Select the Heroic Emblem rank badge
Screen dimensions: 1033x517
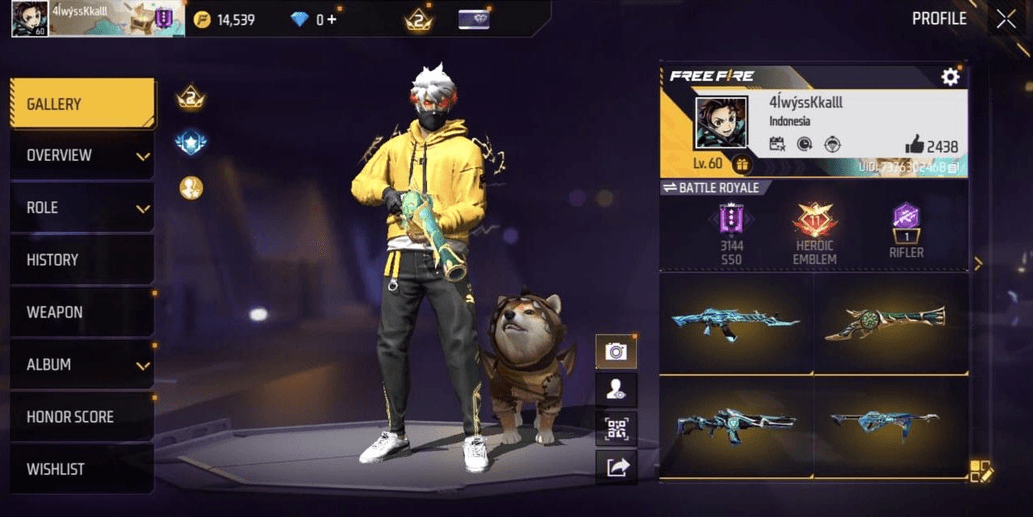tap(814, 223)
